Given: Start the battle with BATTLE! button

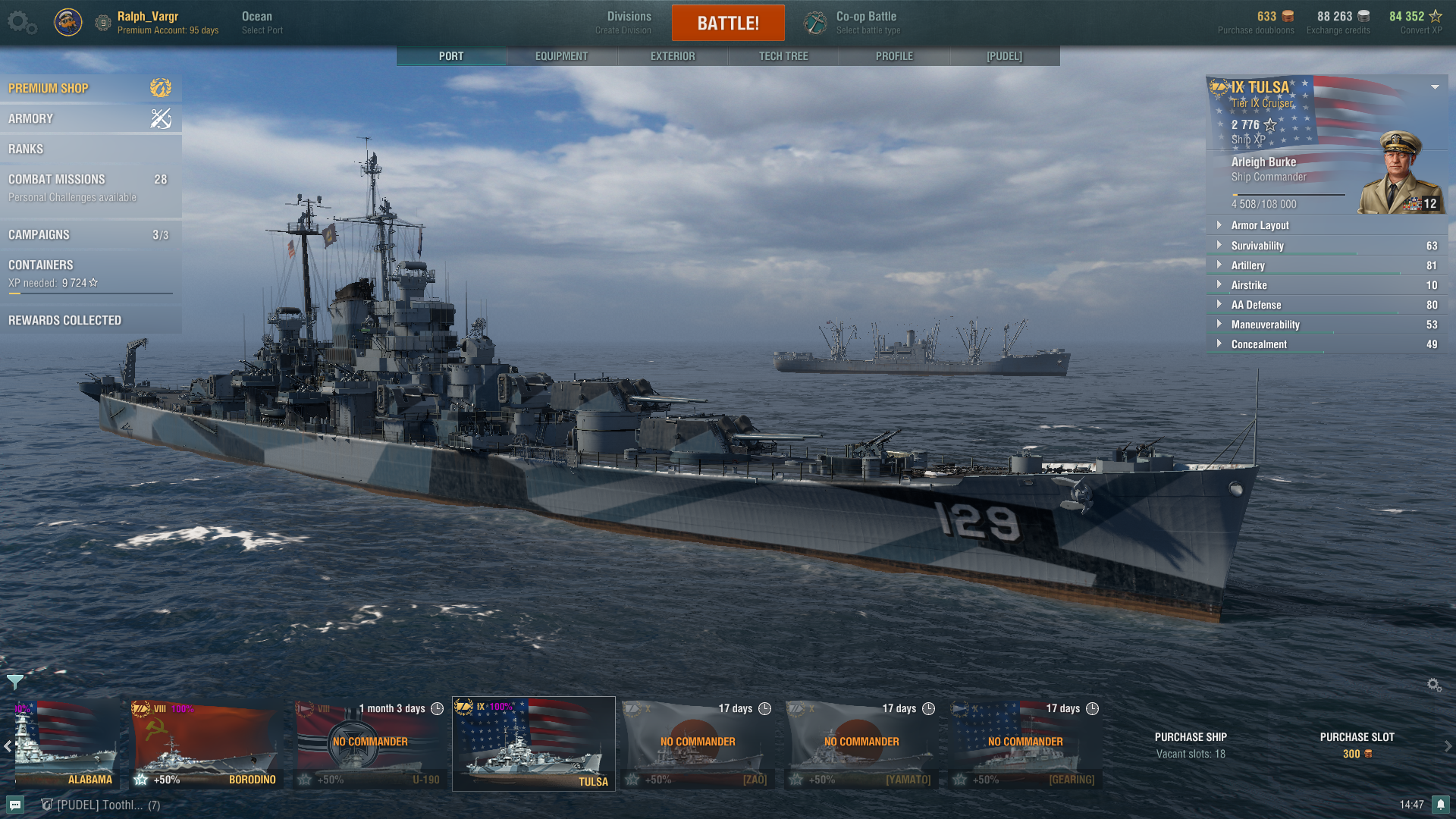Looking at the screenshot, I should (727, 23).
